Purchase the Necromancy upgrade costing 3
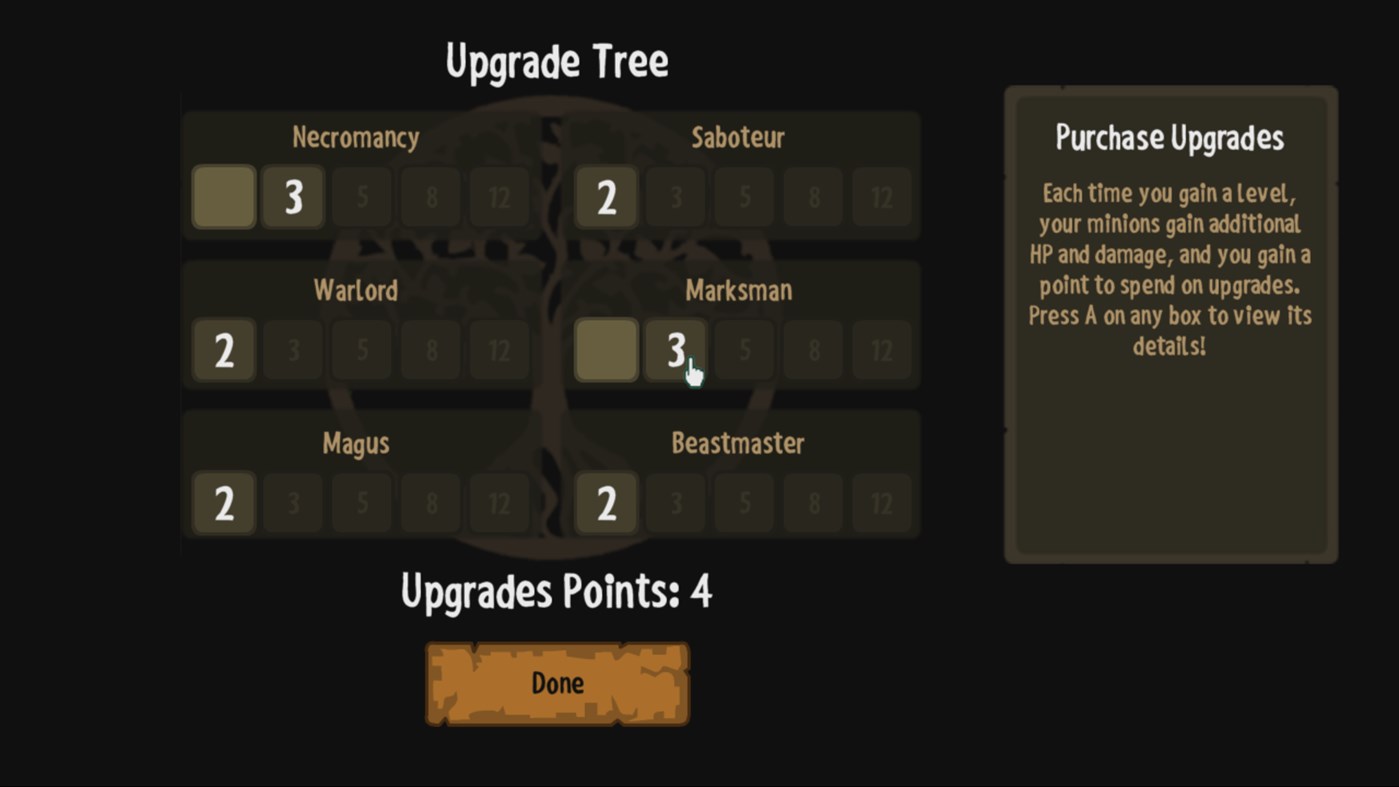 tap(292, 197)
